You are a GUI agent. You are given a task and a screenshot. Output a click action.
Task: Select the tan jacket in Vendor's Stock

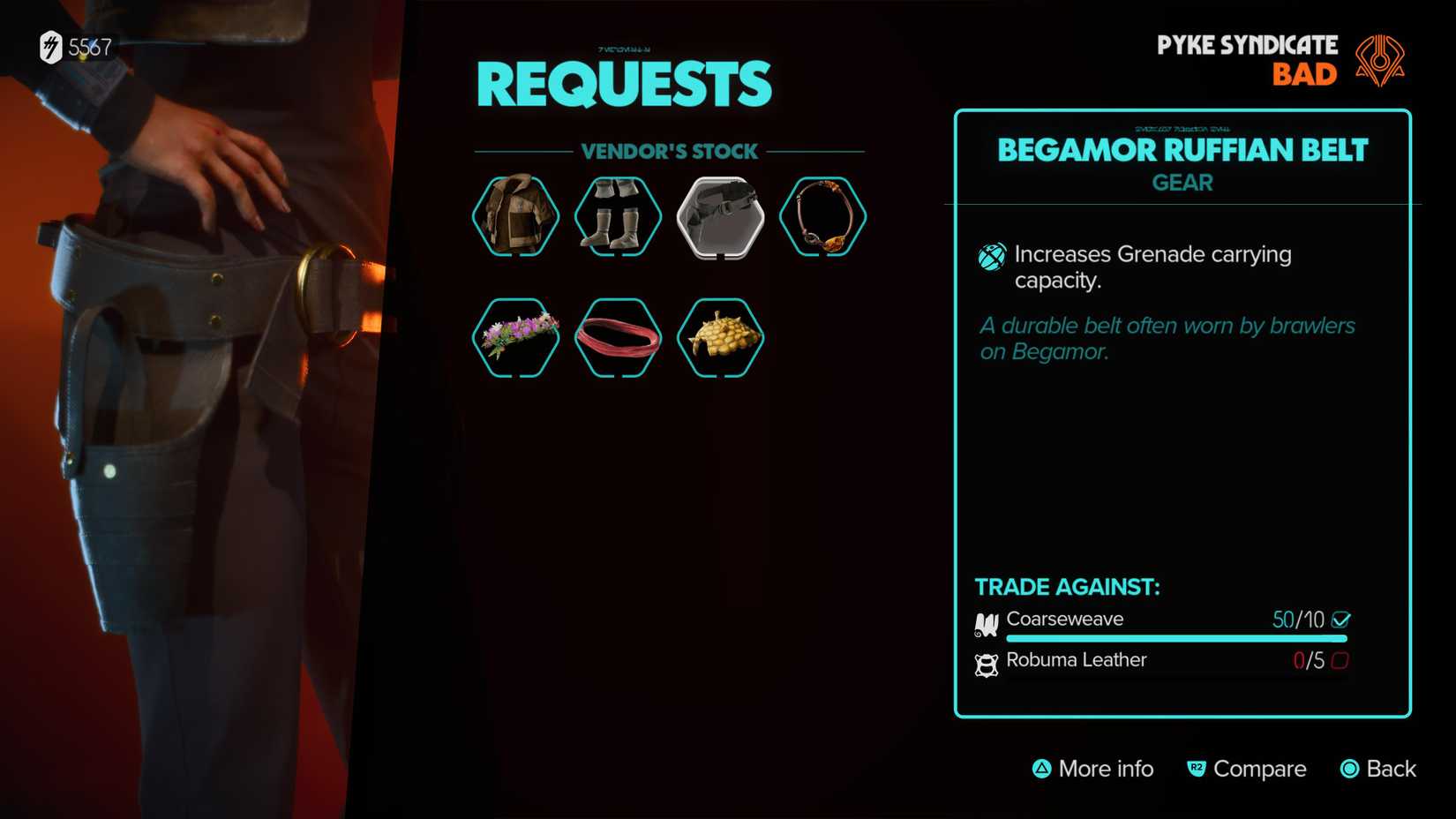pyautogui.click(x=515, y=216)
